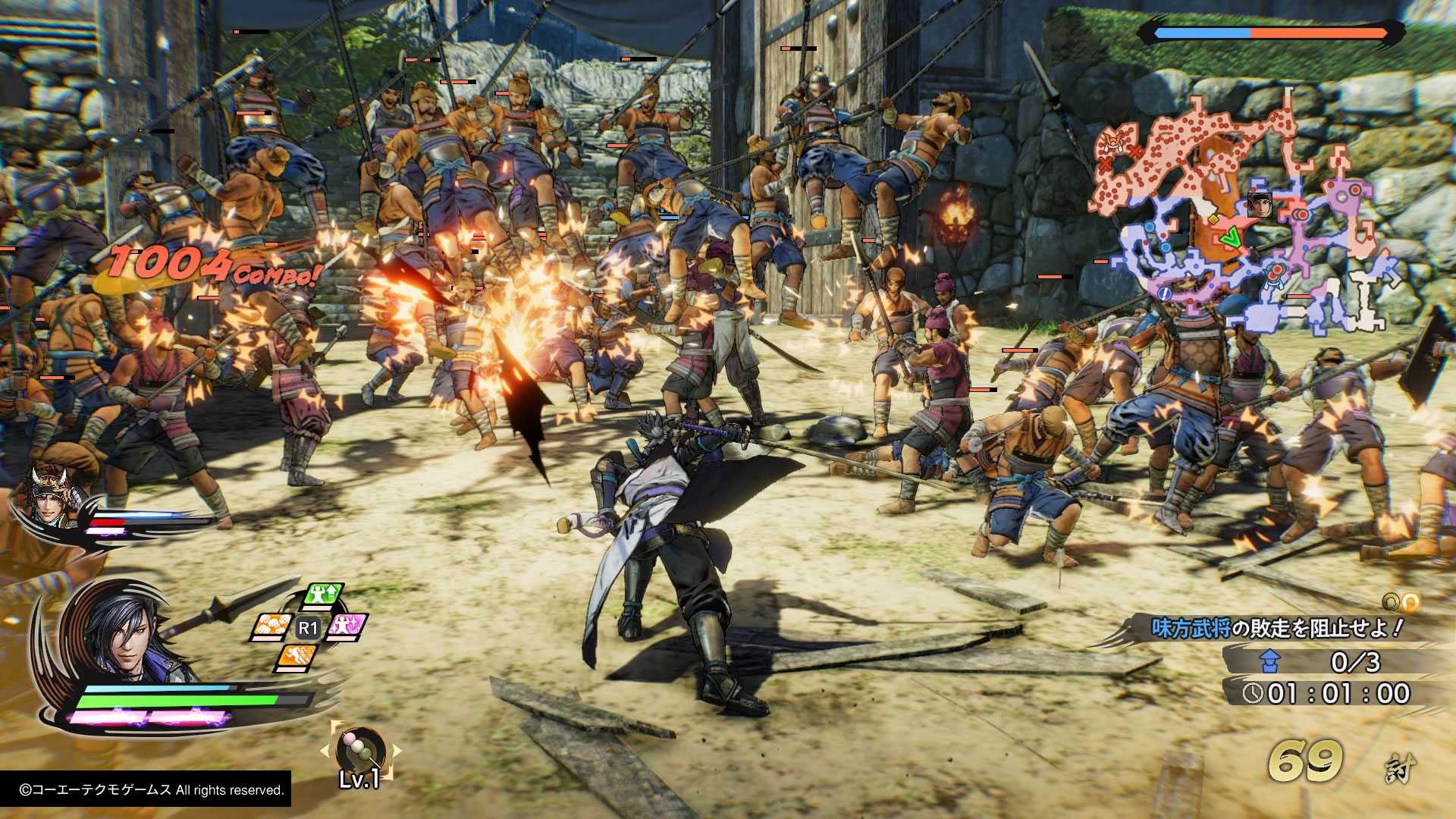Activate the orange fists flurry skill
The height and width of the screenshot is (819, 1456).
272,626
